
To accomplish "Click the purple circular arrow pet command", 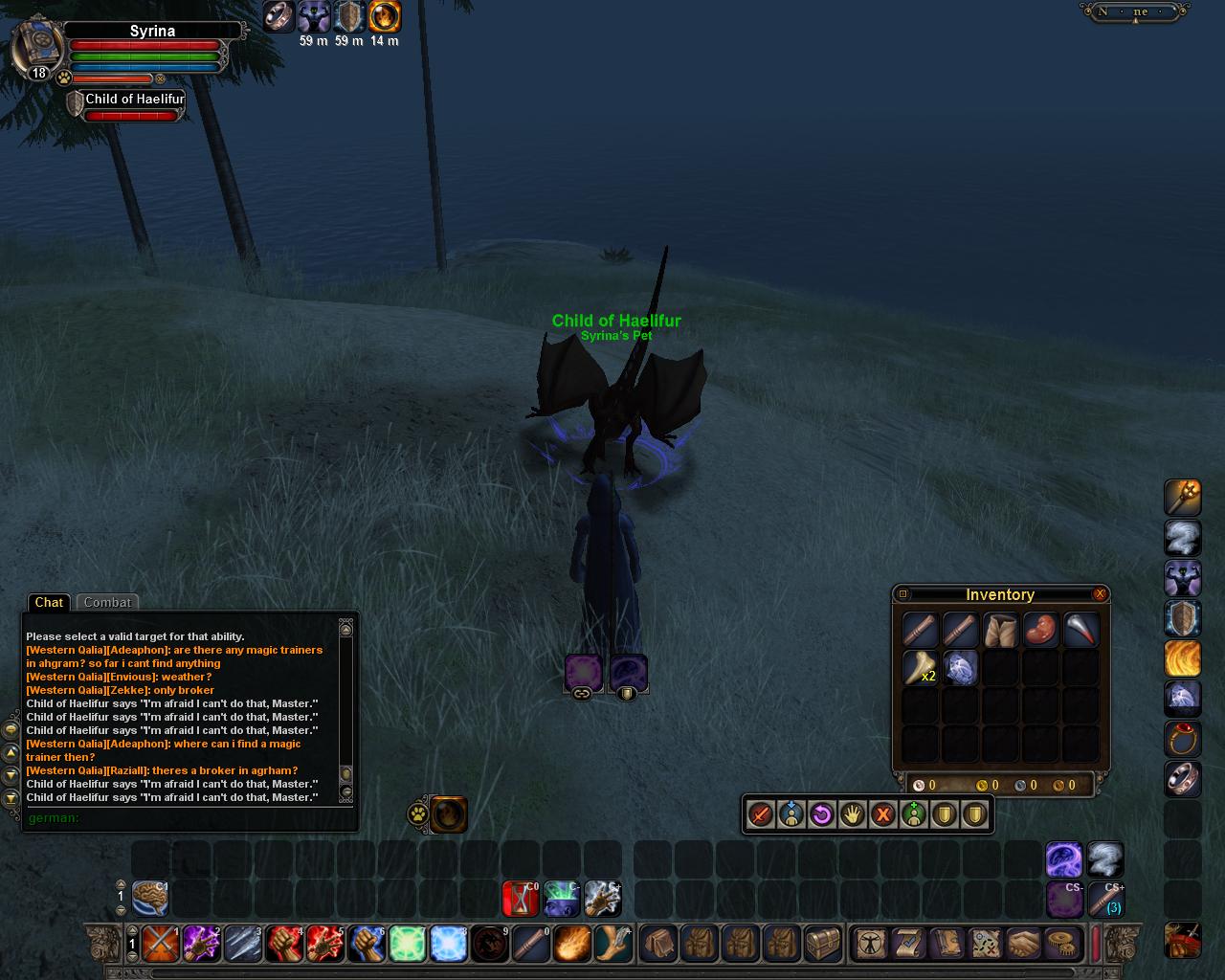I will point(821,814).
